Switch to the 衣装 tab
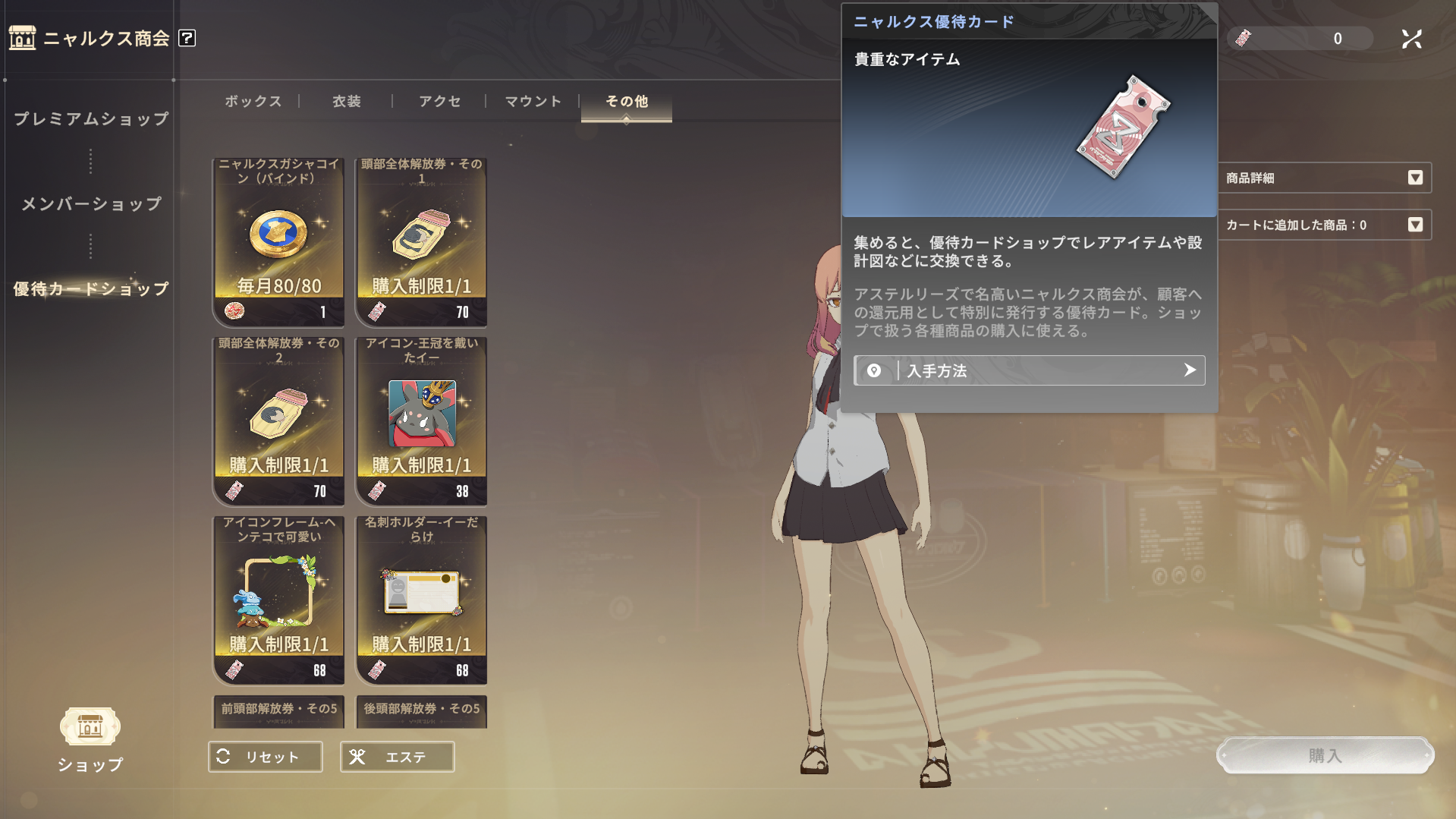 click(347, 102)
